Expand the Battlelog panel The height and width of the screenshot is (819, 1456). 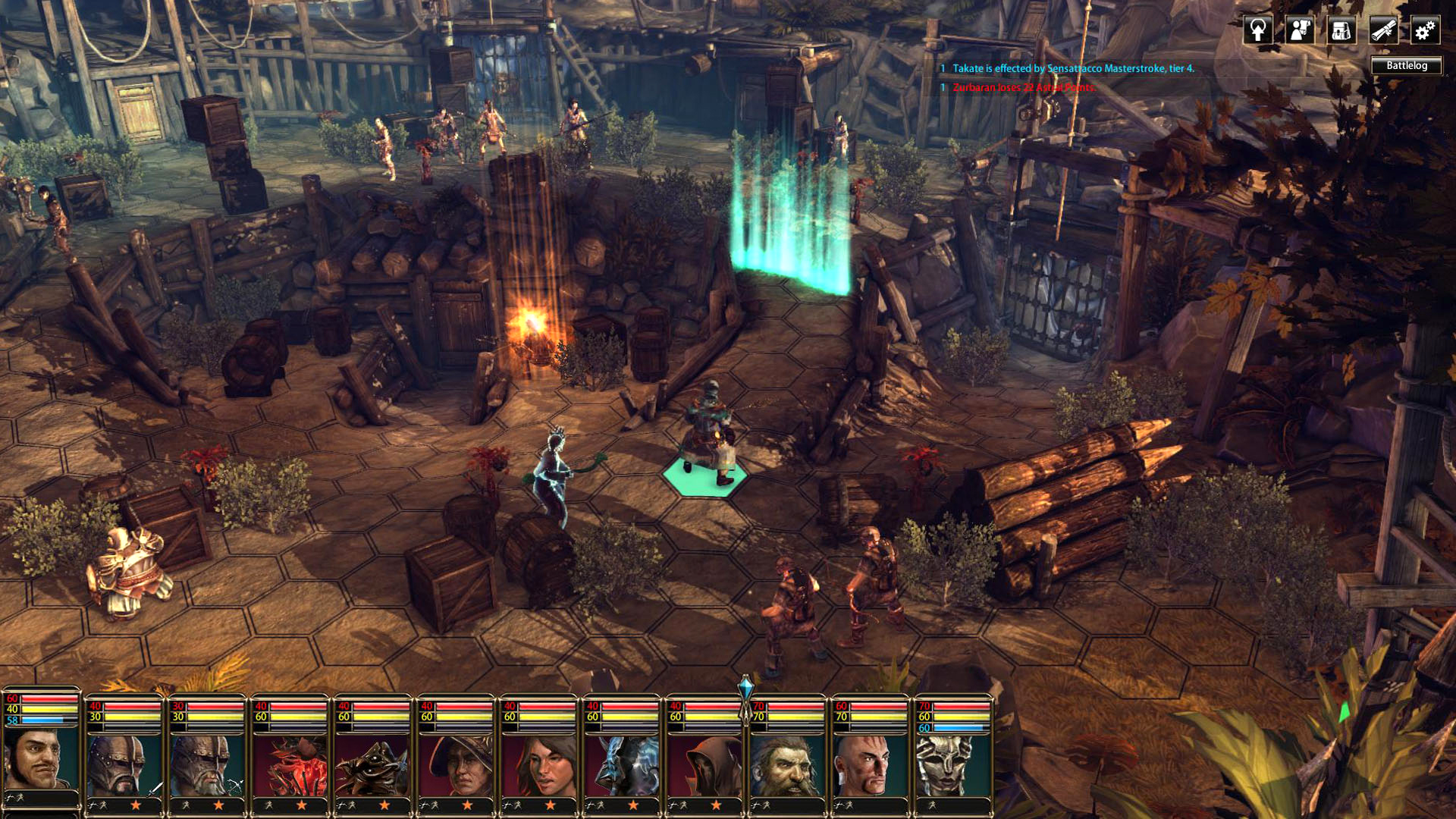[x=1408, y=66]
